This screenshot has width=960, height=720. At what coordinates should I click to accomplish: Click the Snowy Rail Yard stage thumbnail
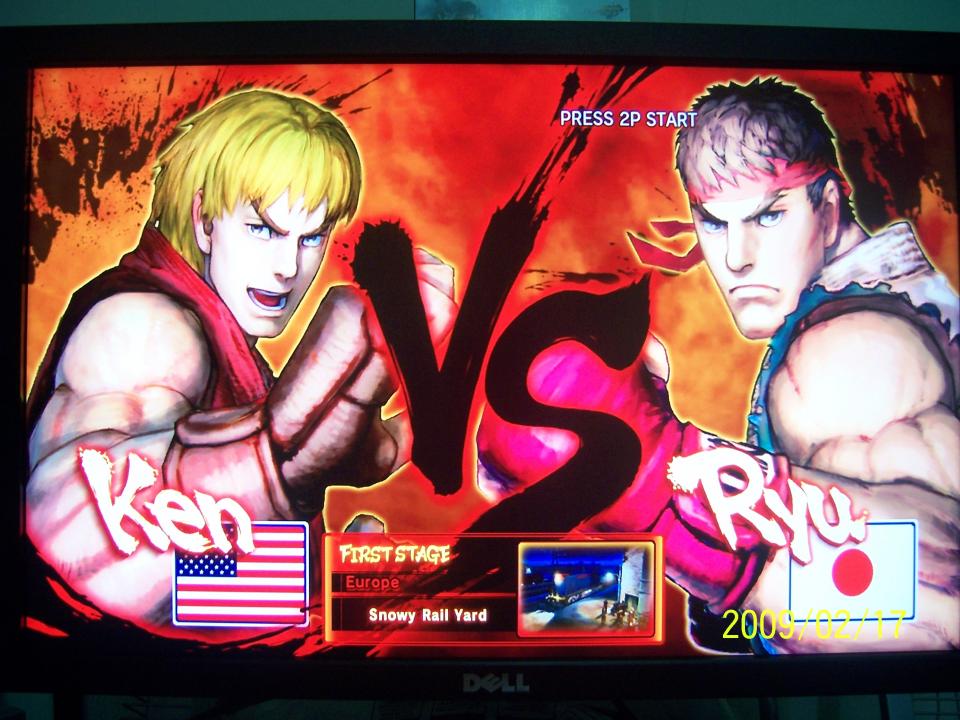586,588
